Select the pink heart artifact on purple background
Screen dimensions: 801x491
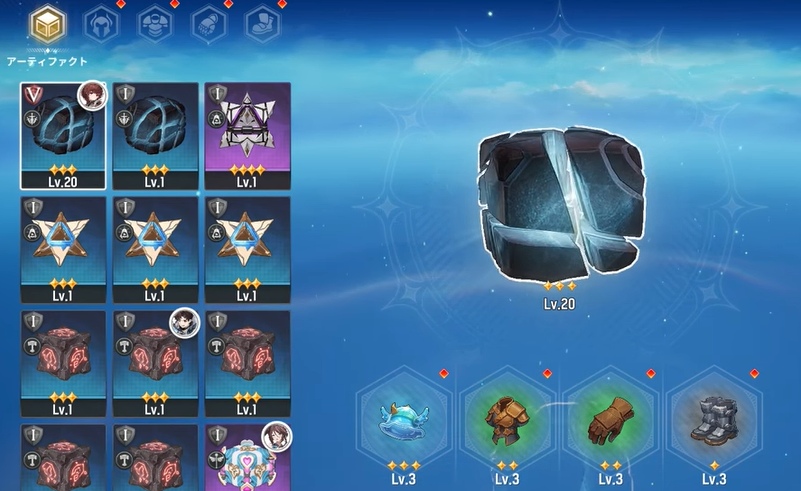pyautogui.click(x=247, y=459)
